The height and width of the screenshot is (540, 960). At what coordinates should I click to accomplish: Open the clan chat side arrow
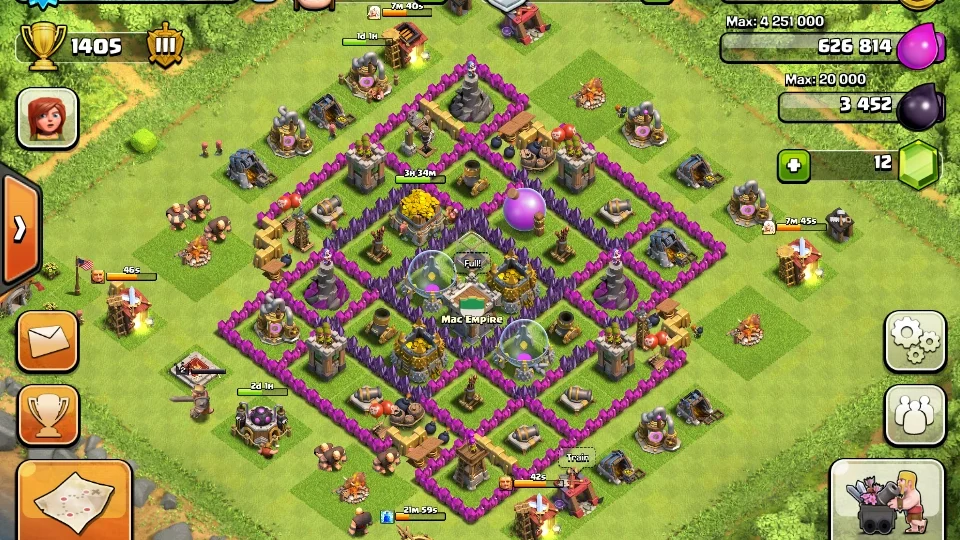pyautogui.click(x=18, y=229)
